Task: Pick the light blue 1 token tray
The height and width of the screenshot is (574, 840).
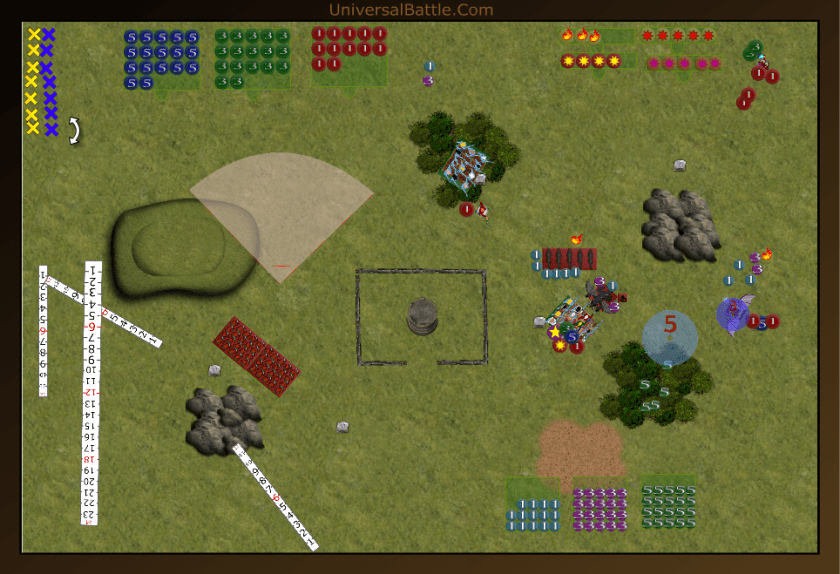Action: pyautogui.click(x=533, y=513)
